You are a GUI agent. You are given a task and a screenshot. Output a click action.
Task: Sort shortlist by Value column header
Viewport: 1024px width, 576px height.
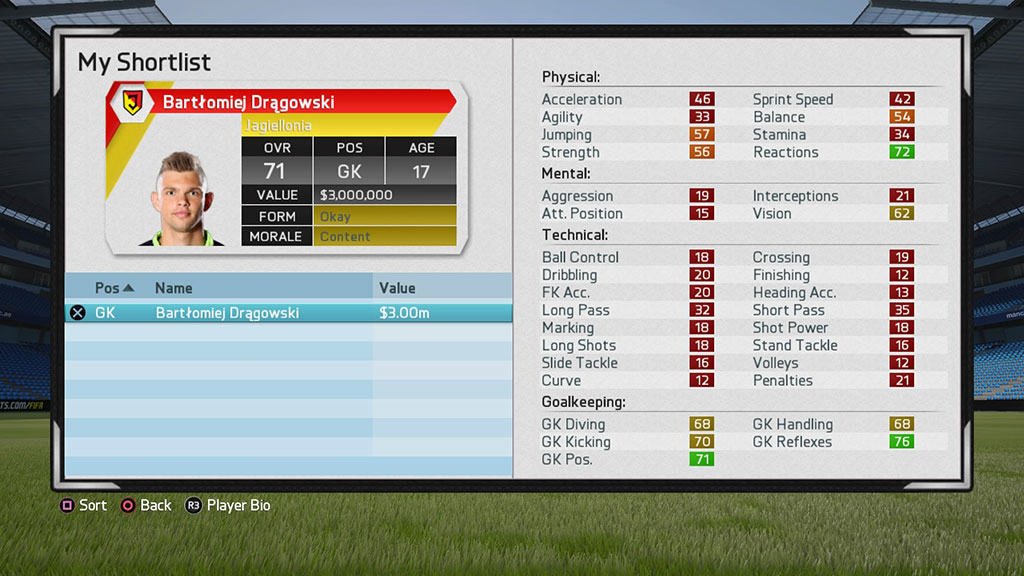(397, 288)
